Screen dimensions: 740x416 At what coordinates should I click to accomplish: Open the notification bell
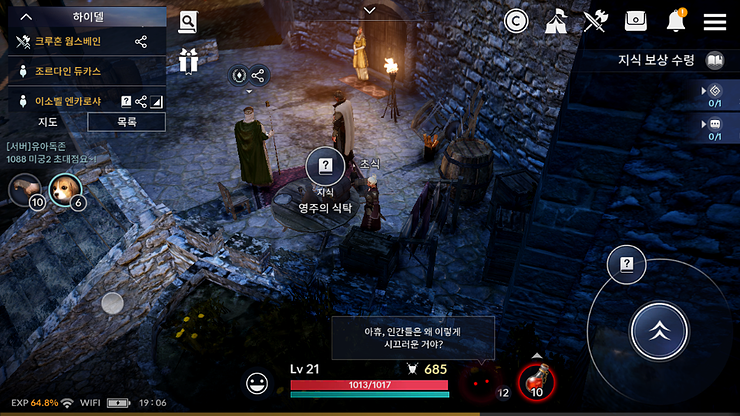[x=676, y=21]
